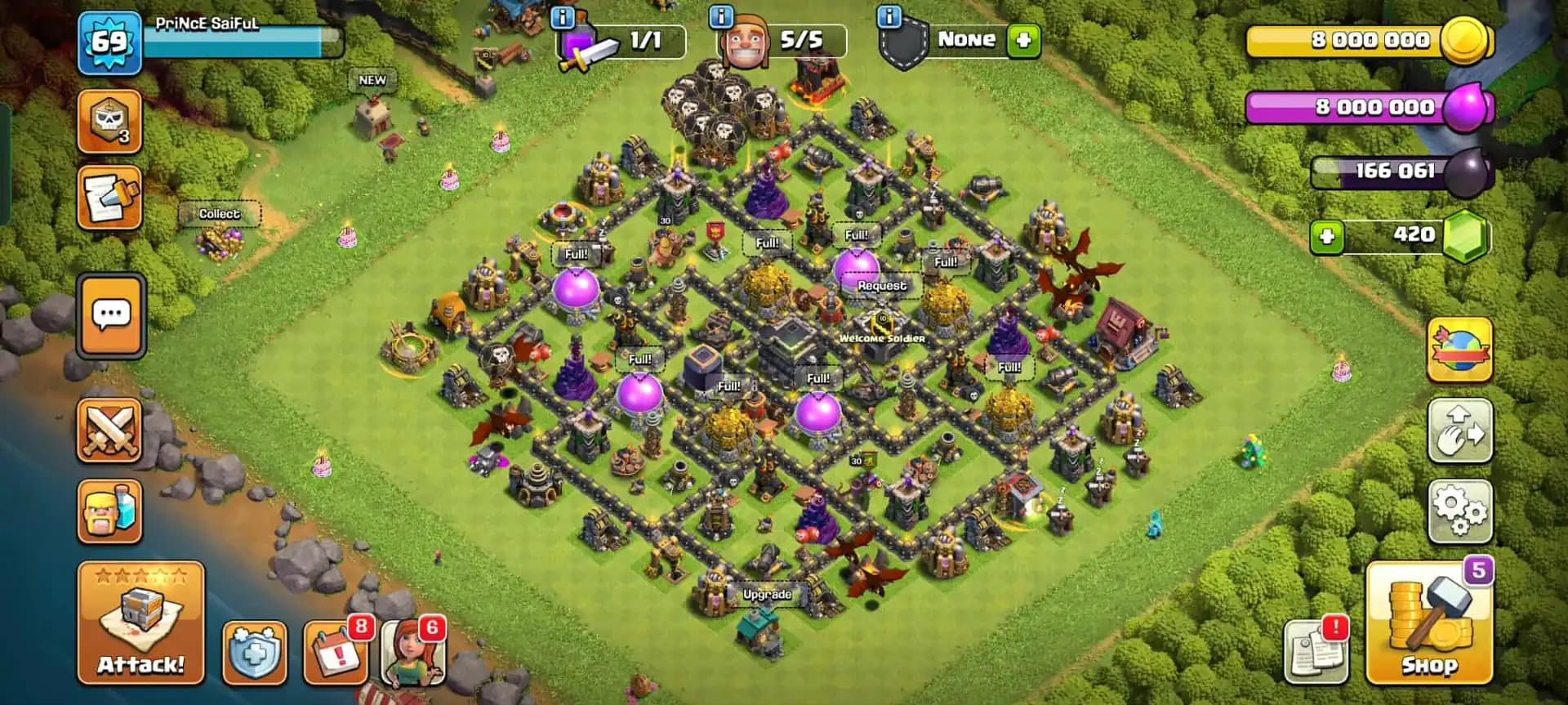The width and height of the screenshot is (1568, 705).
Task: Open events calendar with red 8 badge
Action: 335,654
